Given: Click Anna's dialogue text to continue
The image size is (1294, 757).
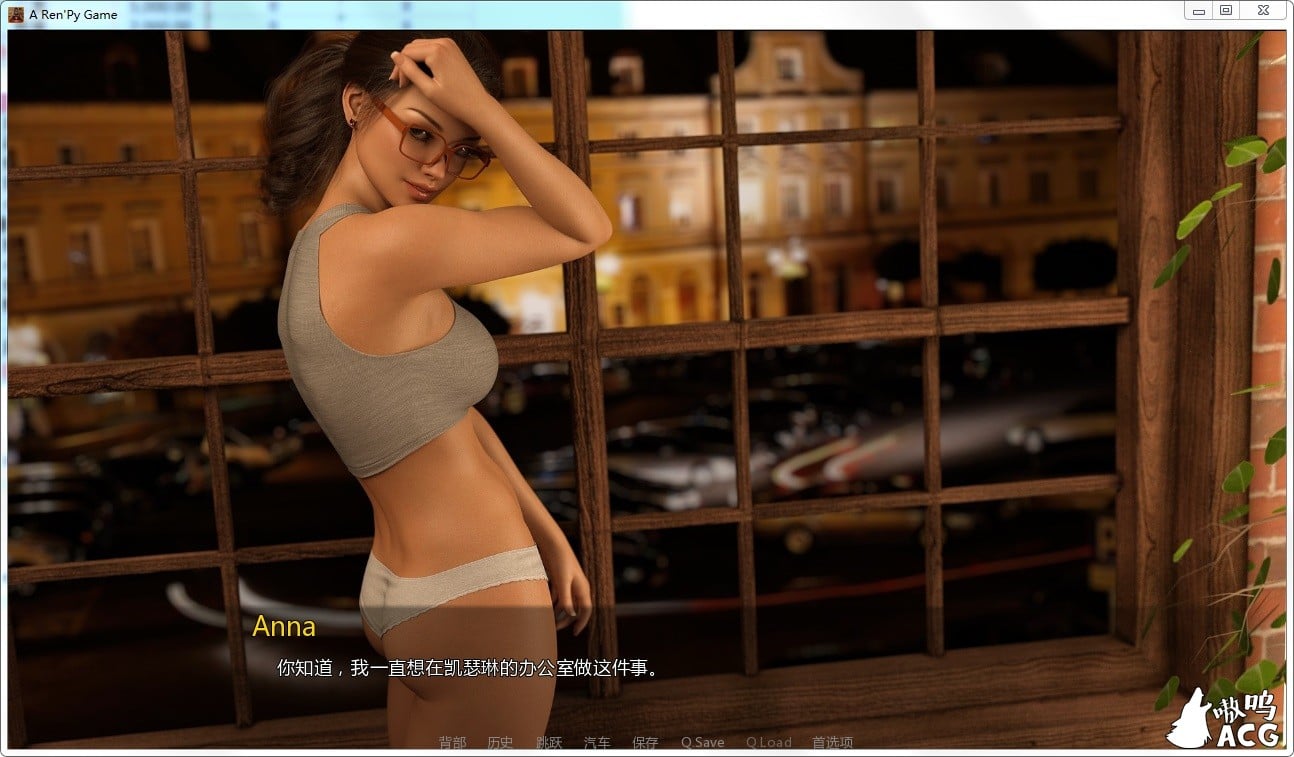Looking at the screenshot, I should (468, 666).
